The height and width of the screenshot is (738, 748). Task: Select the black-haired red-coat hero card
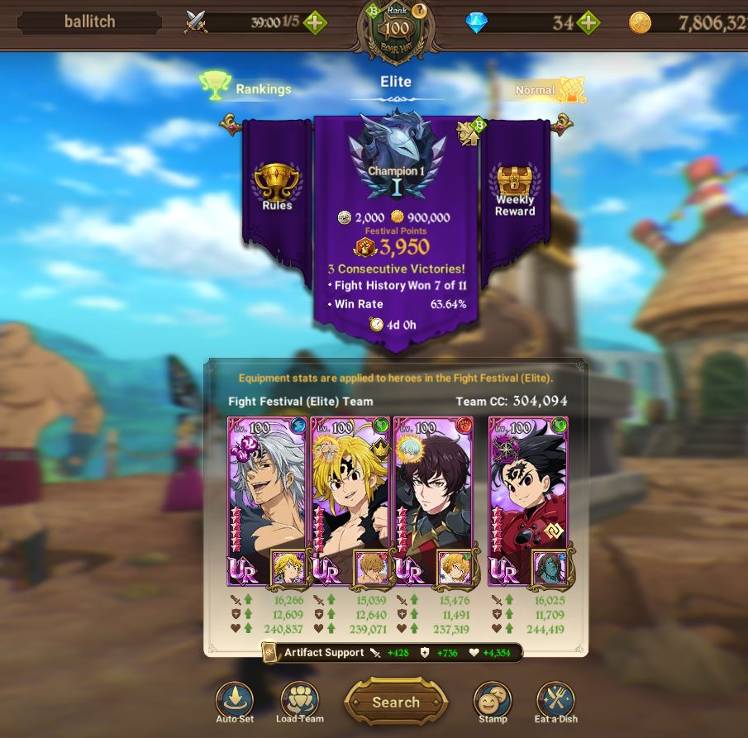point(527,500)
